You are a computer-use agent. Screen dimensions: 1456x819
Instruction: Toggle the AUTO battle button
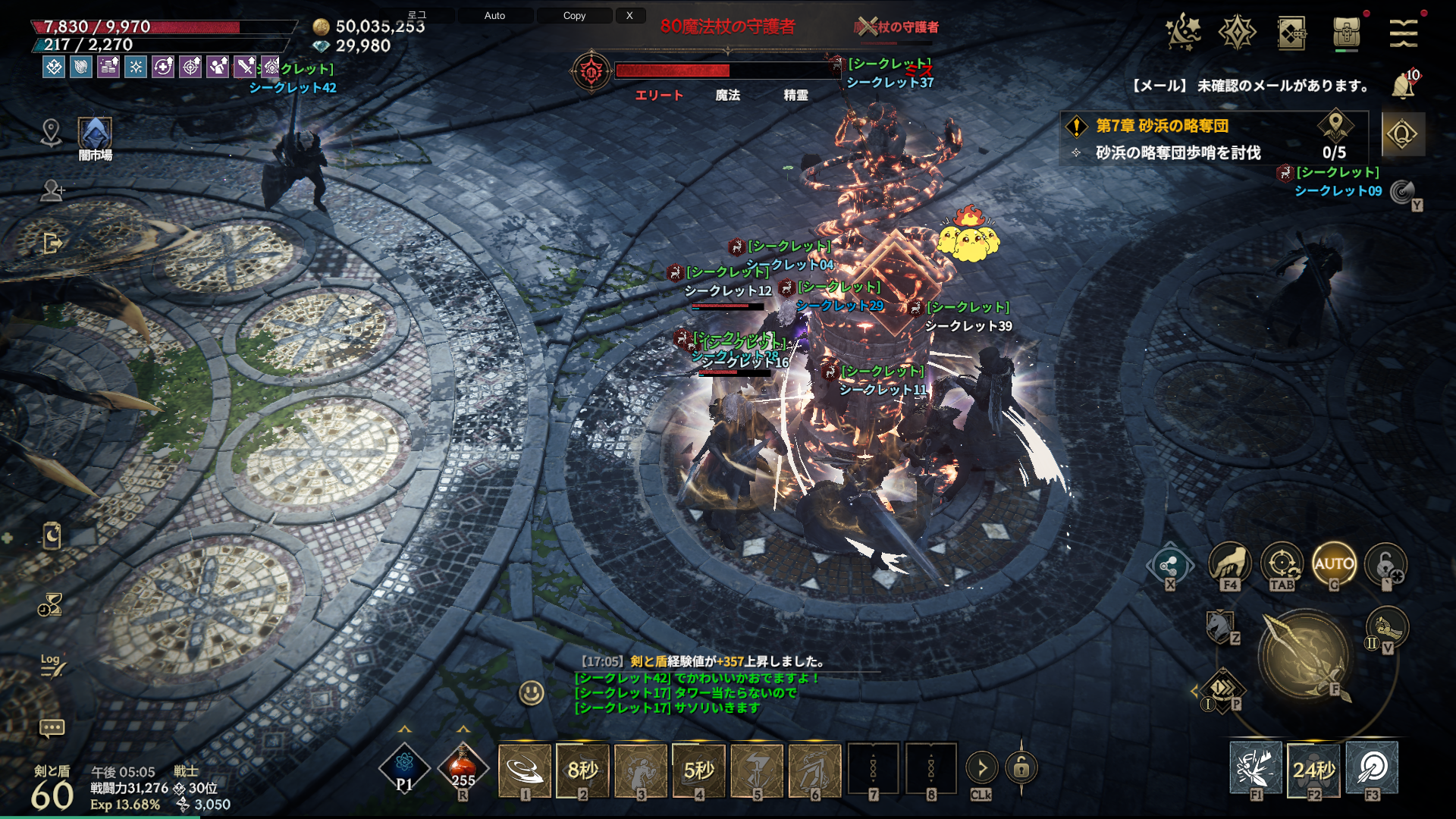pyautogui.click(x=1333, y=563)
